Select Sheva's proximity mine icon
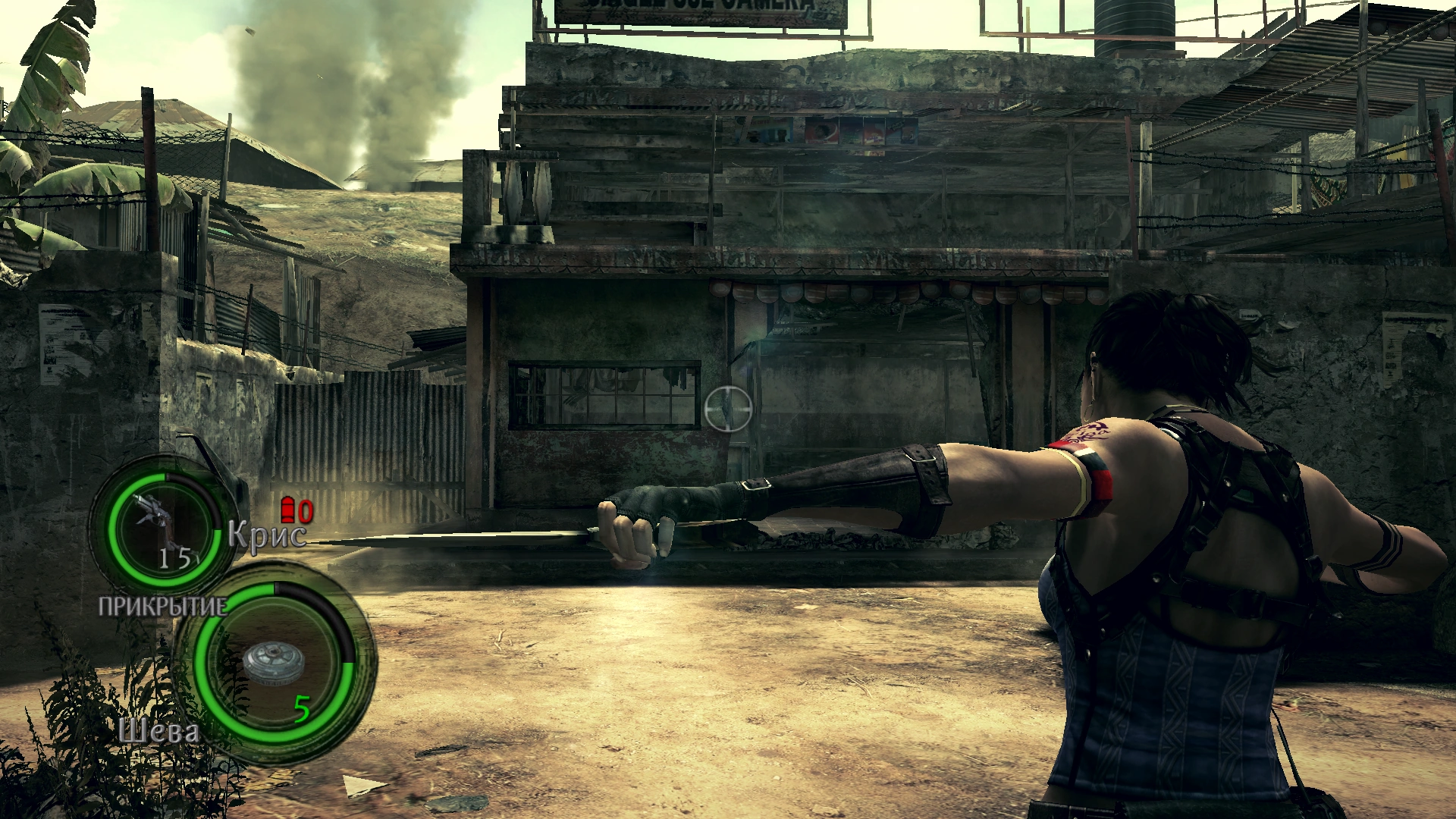 pyautogui.click(x=273, y=663)
